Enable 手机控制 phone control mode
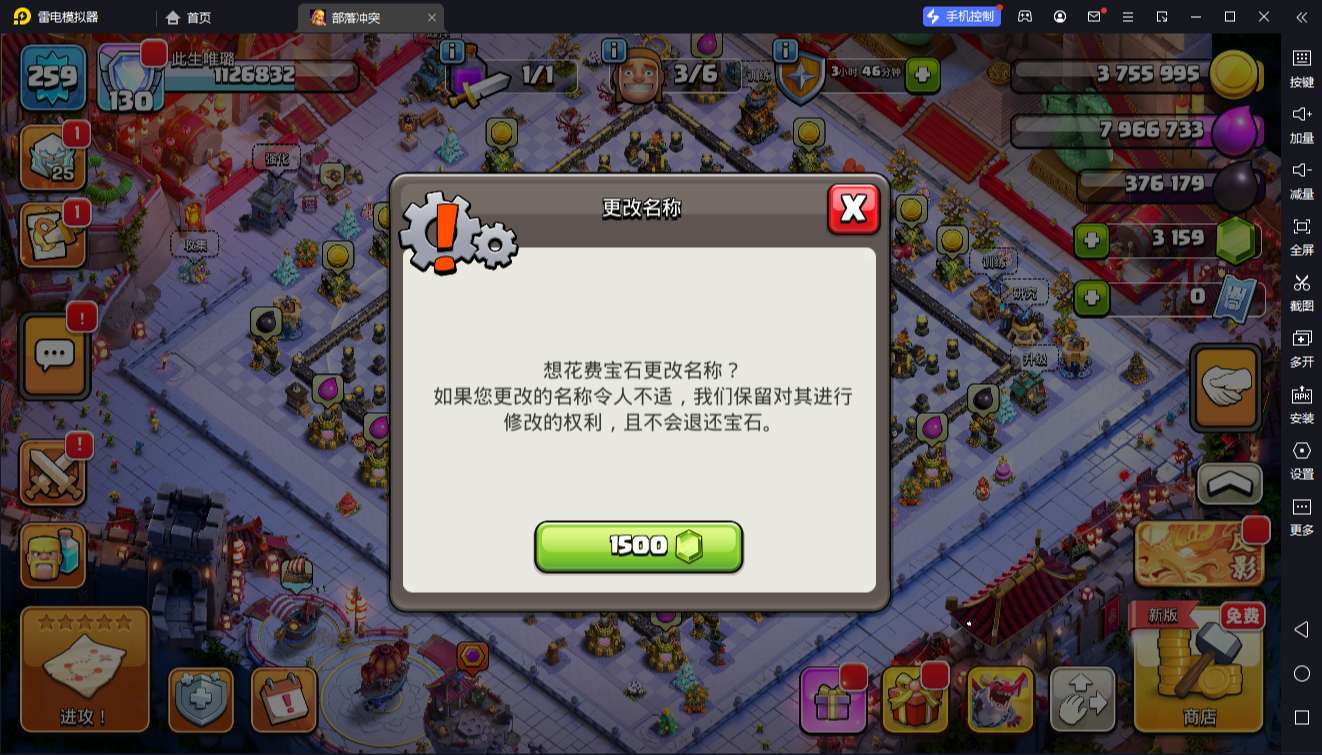Screen dimensions: 1322x755 point(962,16)
